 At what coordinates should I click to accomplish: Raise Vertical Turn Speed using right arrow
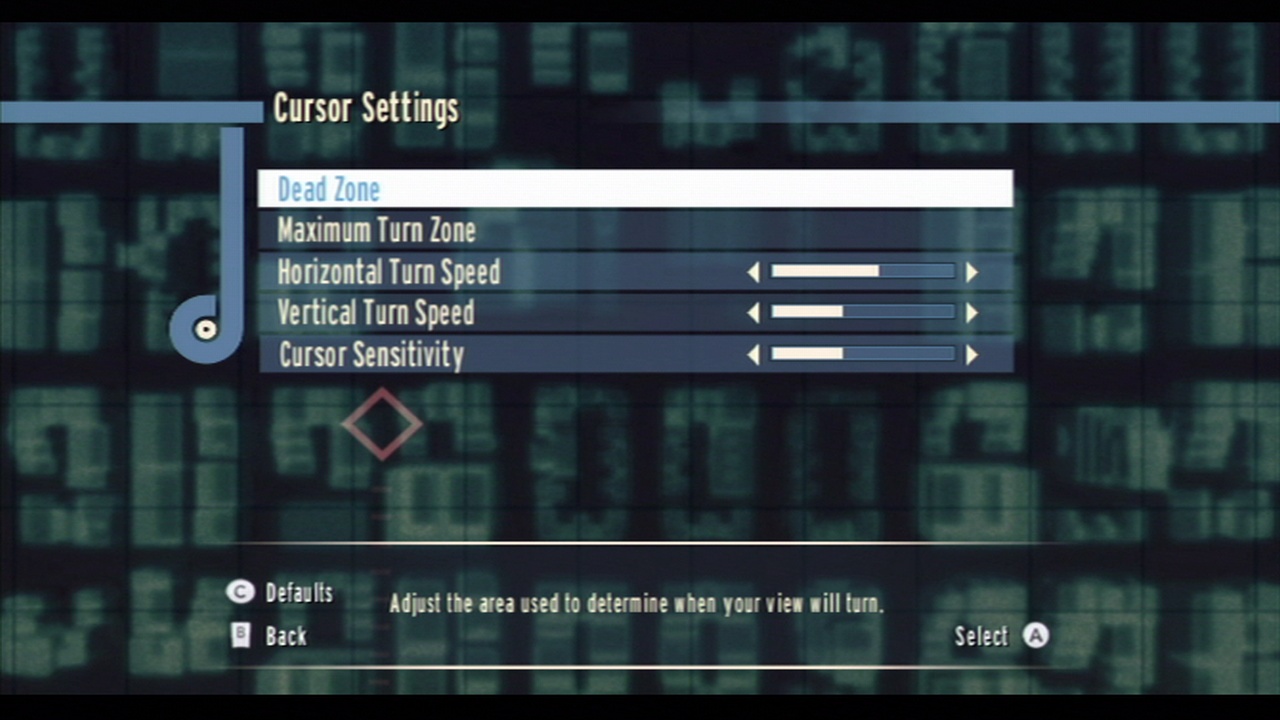coord(971,313)
